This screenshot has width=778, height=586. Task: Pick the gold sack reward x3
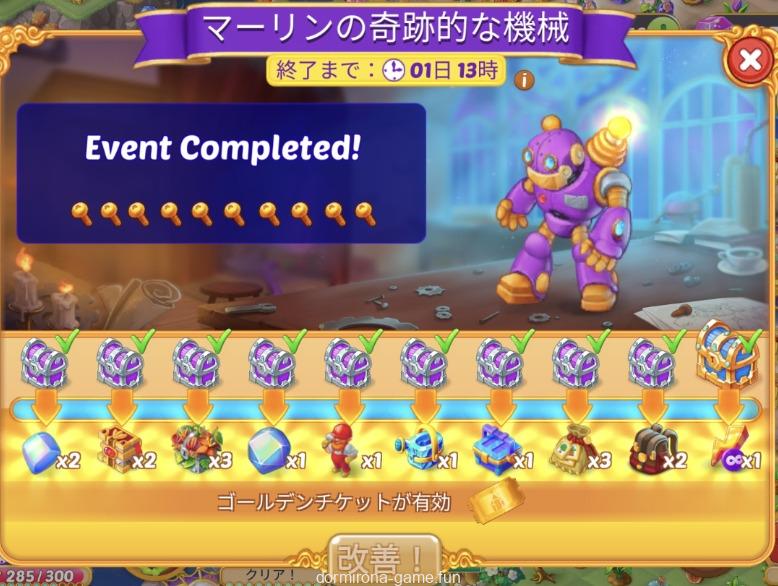[x=571, y=451]
